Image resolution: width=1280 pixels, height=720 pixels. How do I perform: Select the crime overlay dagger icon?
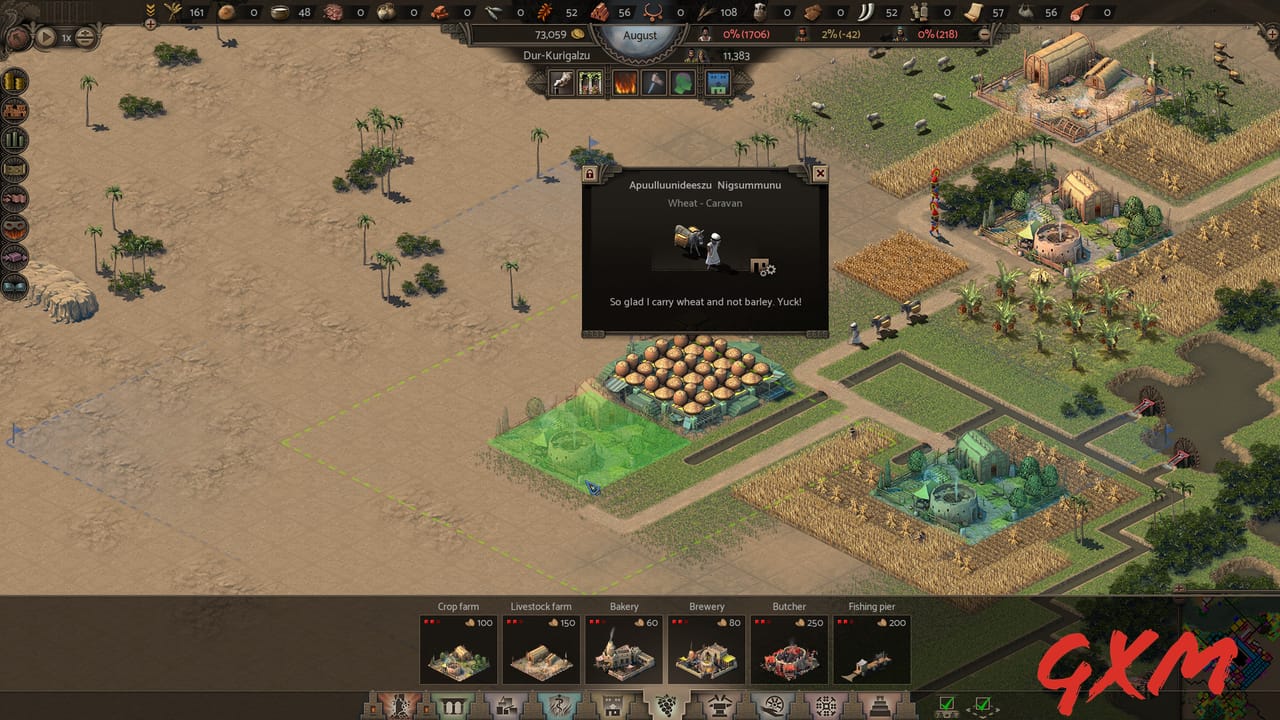coord(654,83)
